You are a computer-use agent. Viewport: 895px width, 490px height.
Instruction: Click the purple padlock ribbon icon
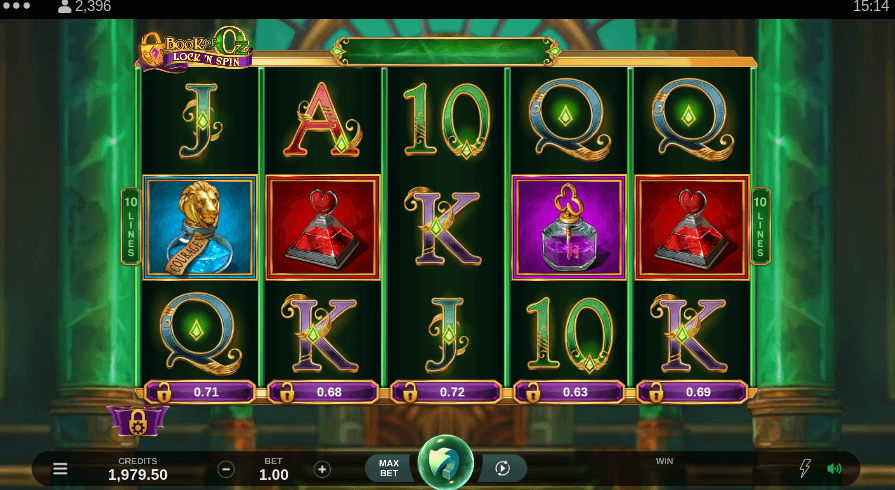(138, 421)
